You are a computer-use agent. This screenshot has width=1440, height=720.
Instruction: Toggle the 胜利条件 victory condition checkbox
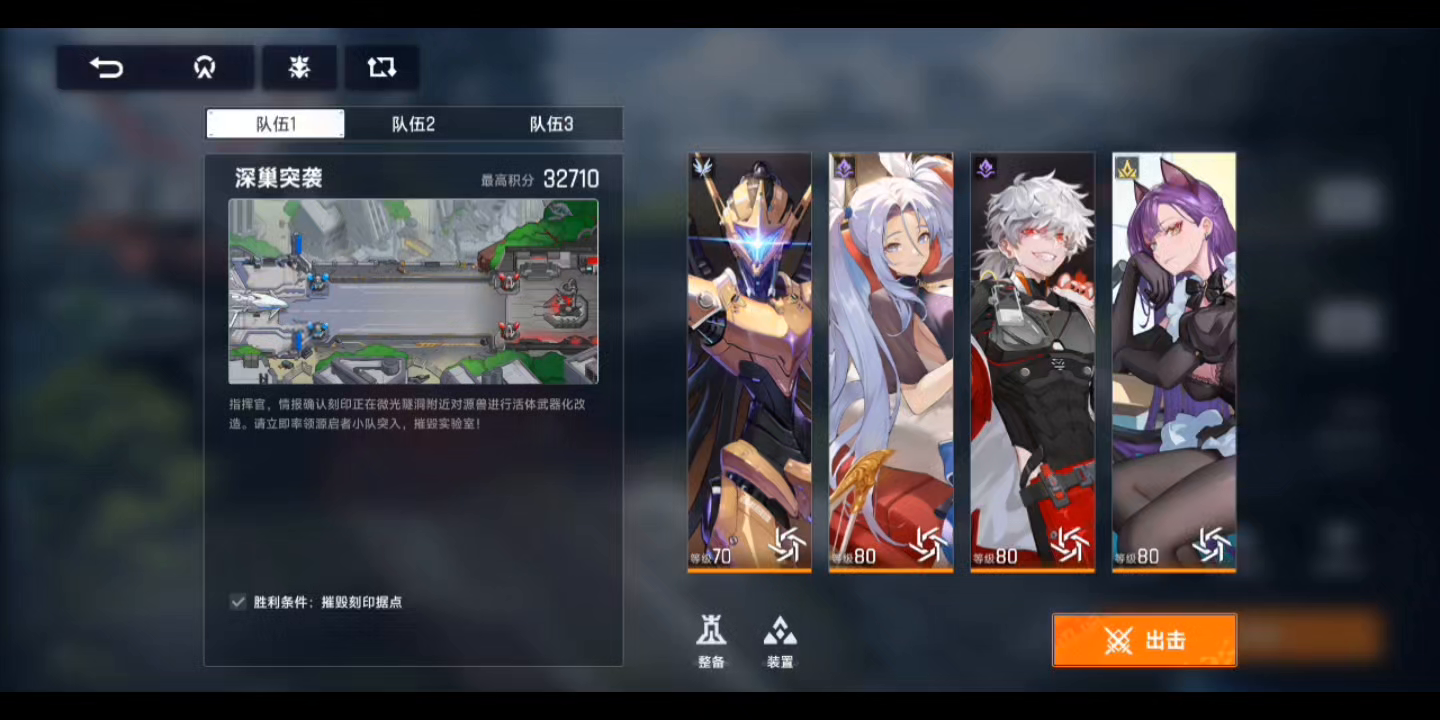click(x=237, y=601)
